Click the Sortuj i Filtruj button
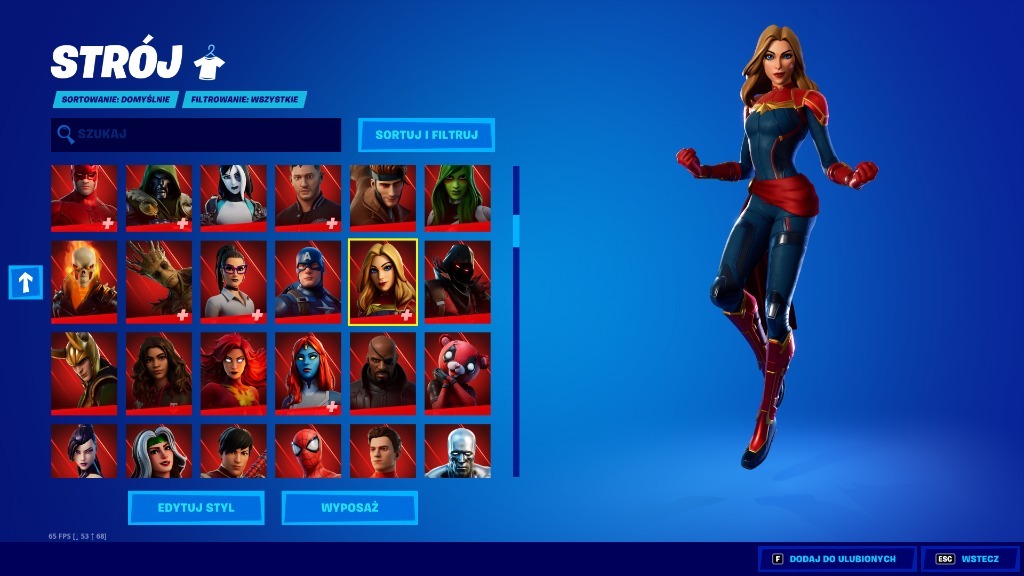This screenshot has width=1024, height=576. [x=426, y=135]
